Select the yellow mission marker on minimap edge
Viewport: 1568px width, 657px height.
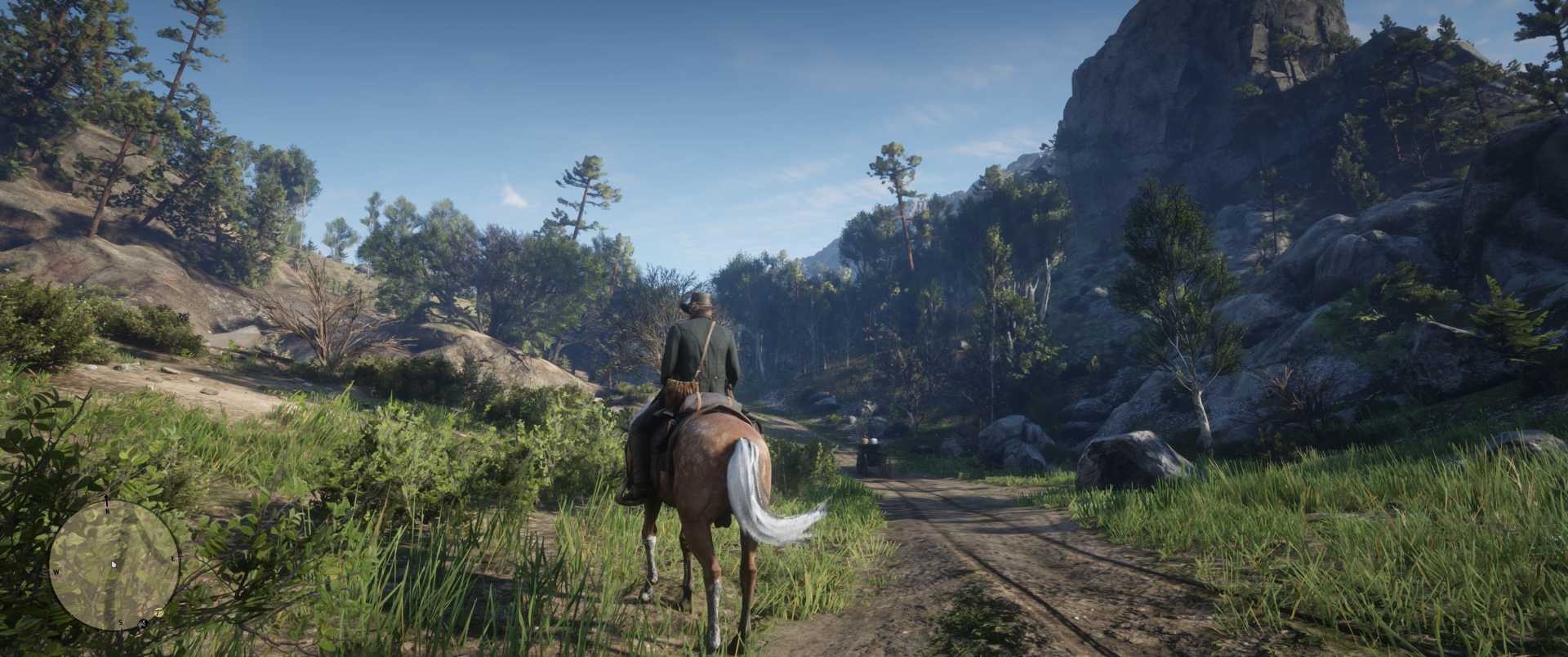(x=159, y=612)
